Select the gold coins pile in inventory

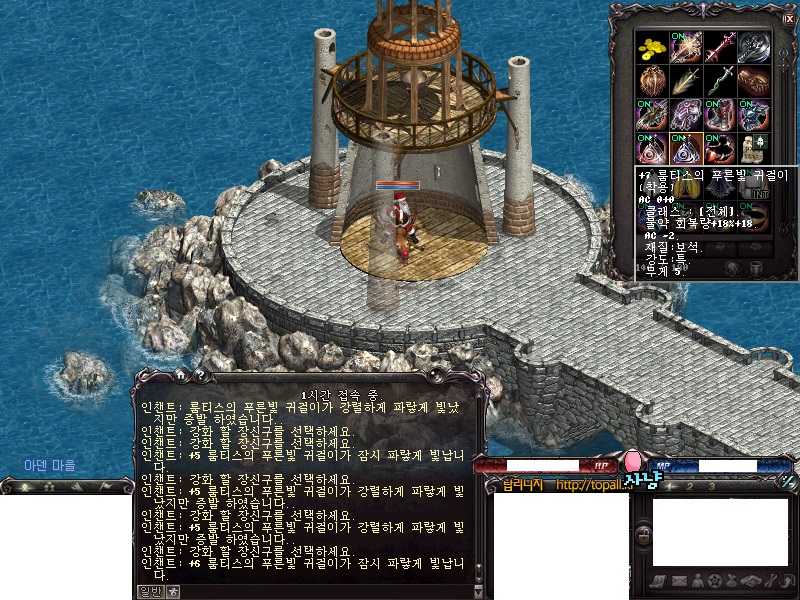pos(654,46)
